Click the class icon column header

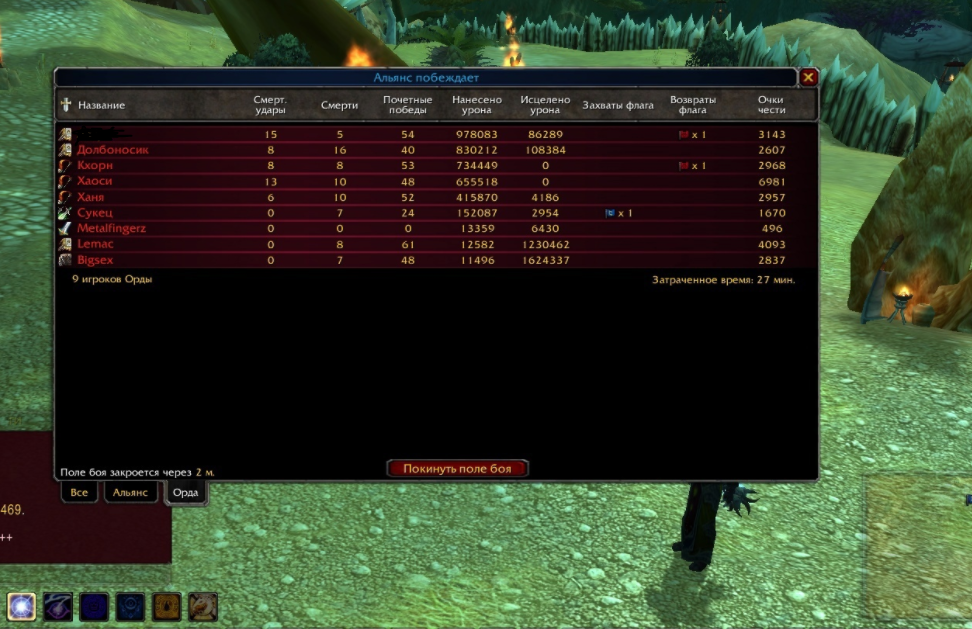(66, 105)
